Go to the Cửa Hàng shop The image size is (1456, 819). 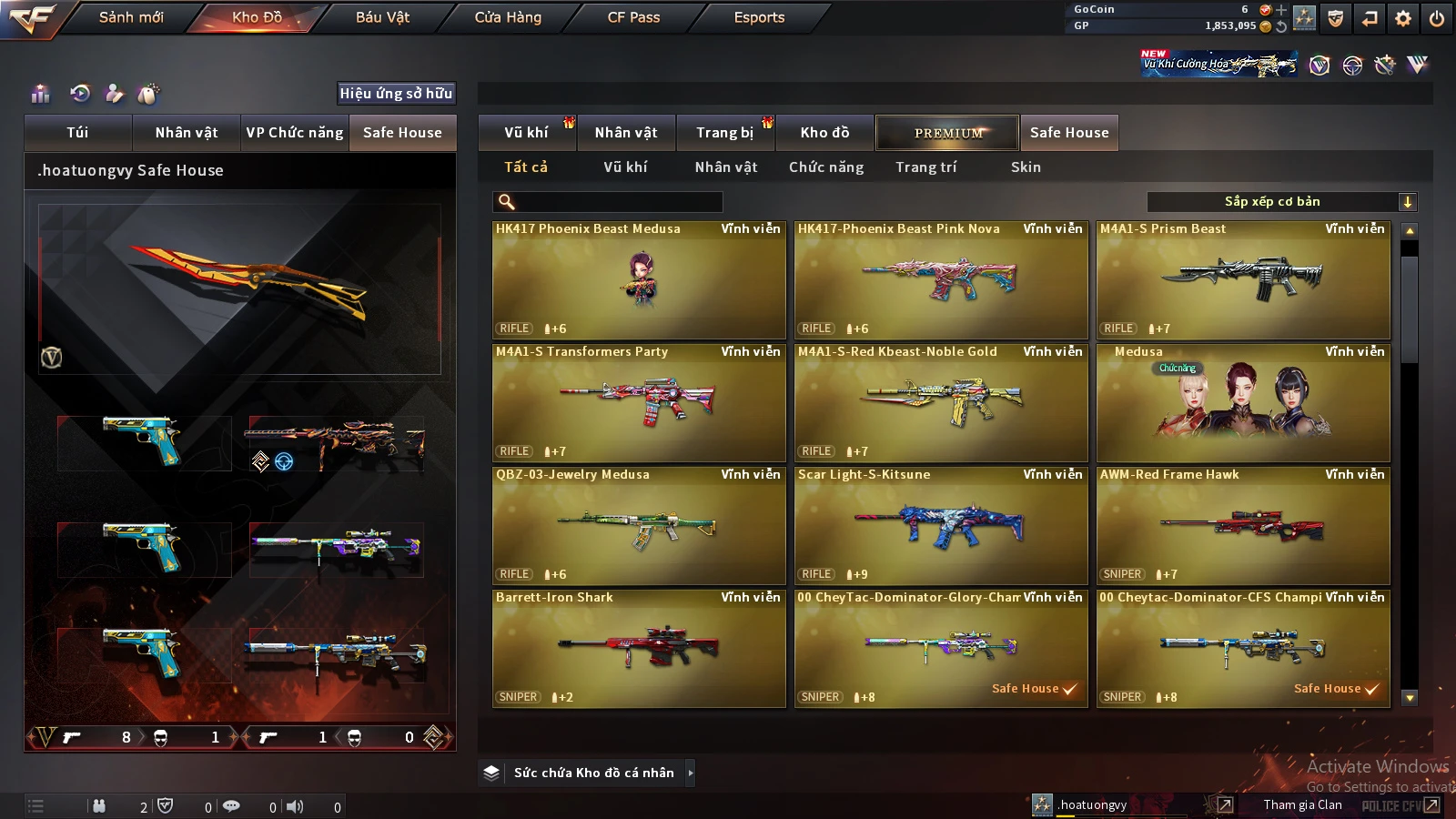pos(508,17)
